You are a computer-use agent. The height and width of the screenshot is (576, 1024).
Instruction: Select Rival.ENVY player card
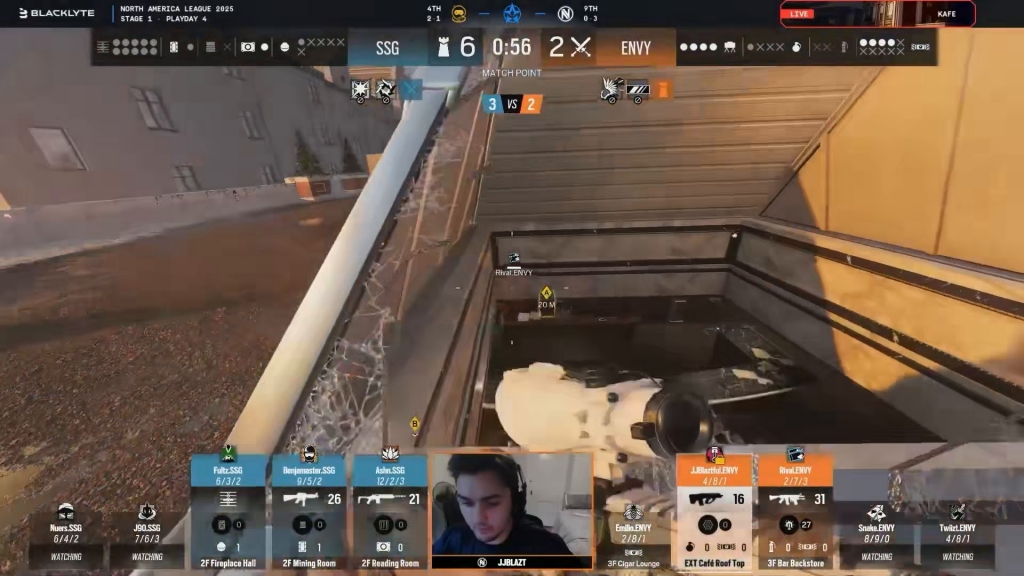[x=795, y=511]
